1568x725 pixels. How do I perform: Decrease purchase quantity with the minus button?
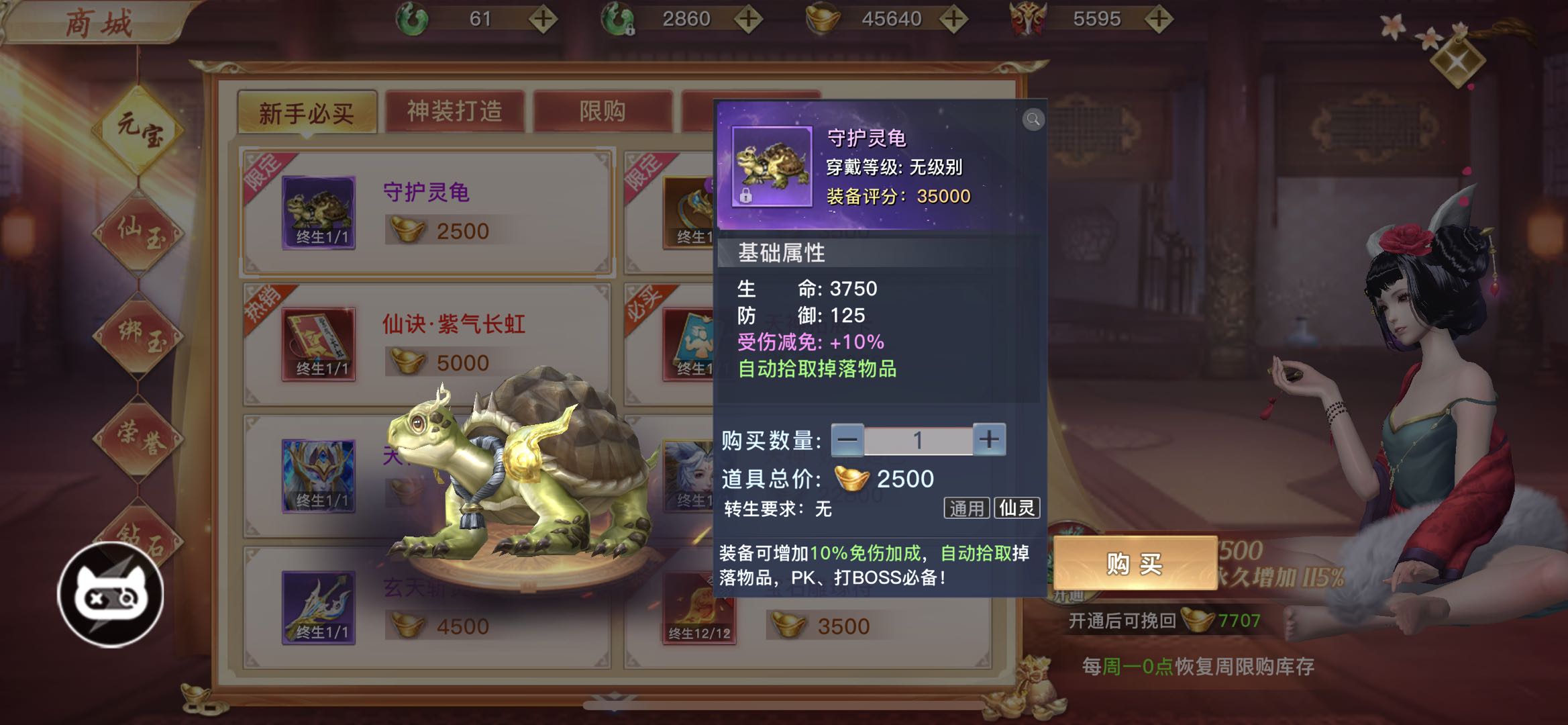tap(847, 440)
